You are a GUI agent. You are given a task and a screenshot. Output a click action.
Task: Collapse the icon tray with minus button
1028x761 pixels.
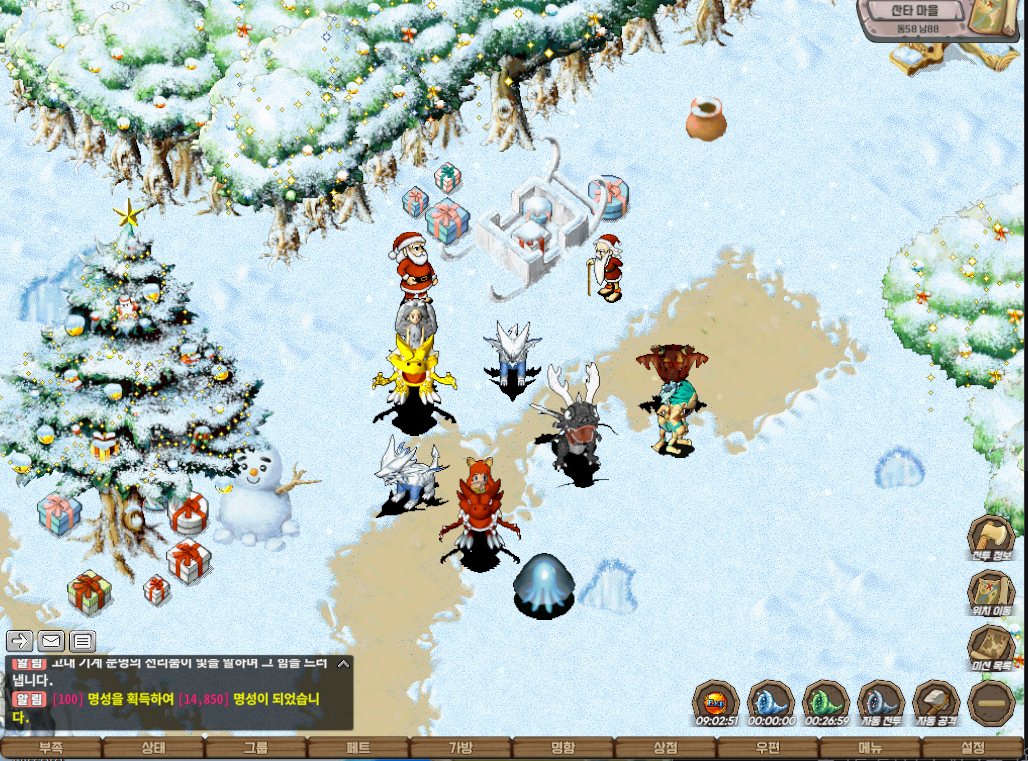tap(991, 702)
